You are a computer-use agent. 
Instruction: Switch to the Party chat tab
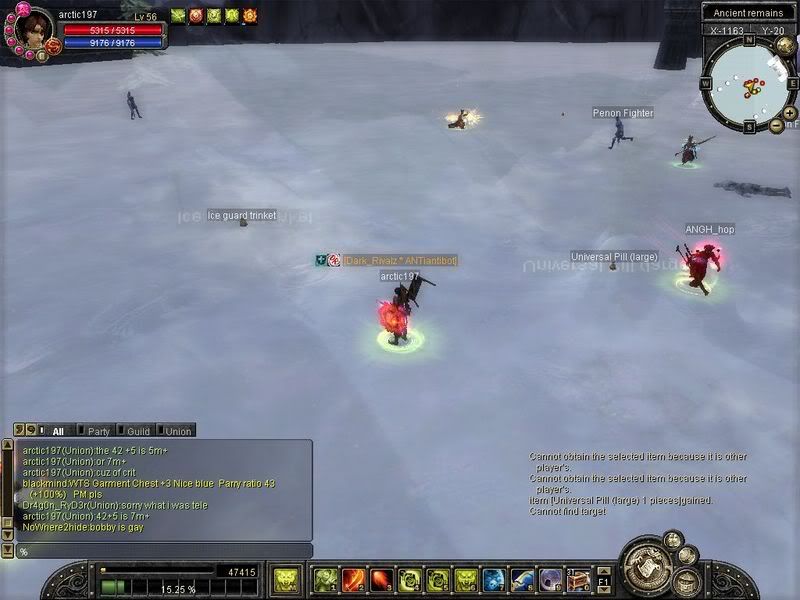click(99, 431)
